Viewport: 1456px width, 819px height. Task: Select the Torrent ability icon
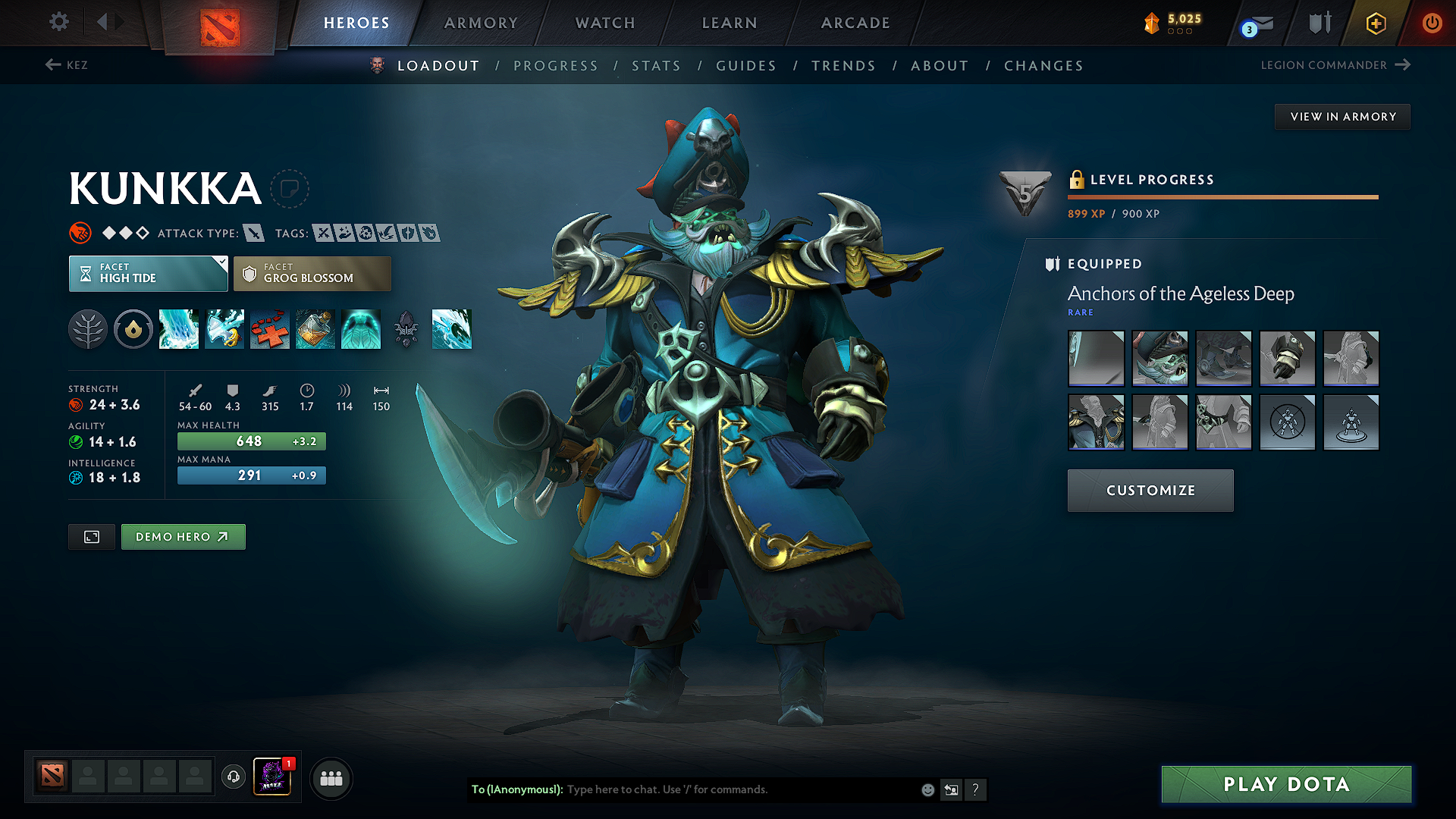[179, 329]
